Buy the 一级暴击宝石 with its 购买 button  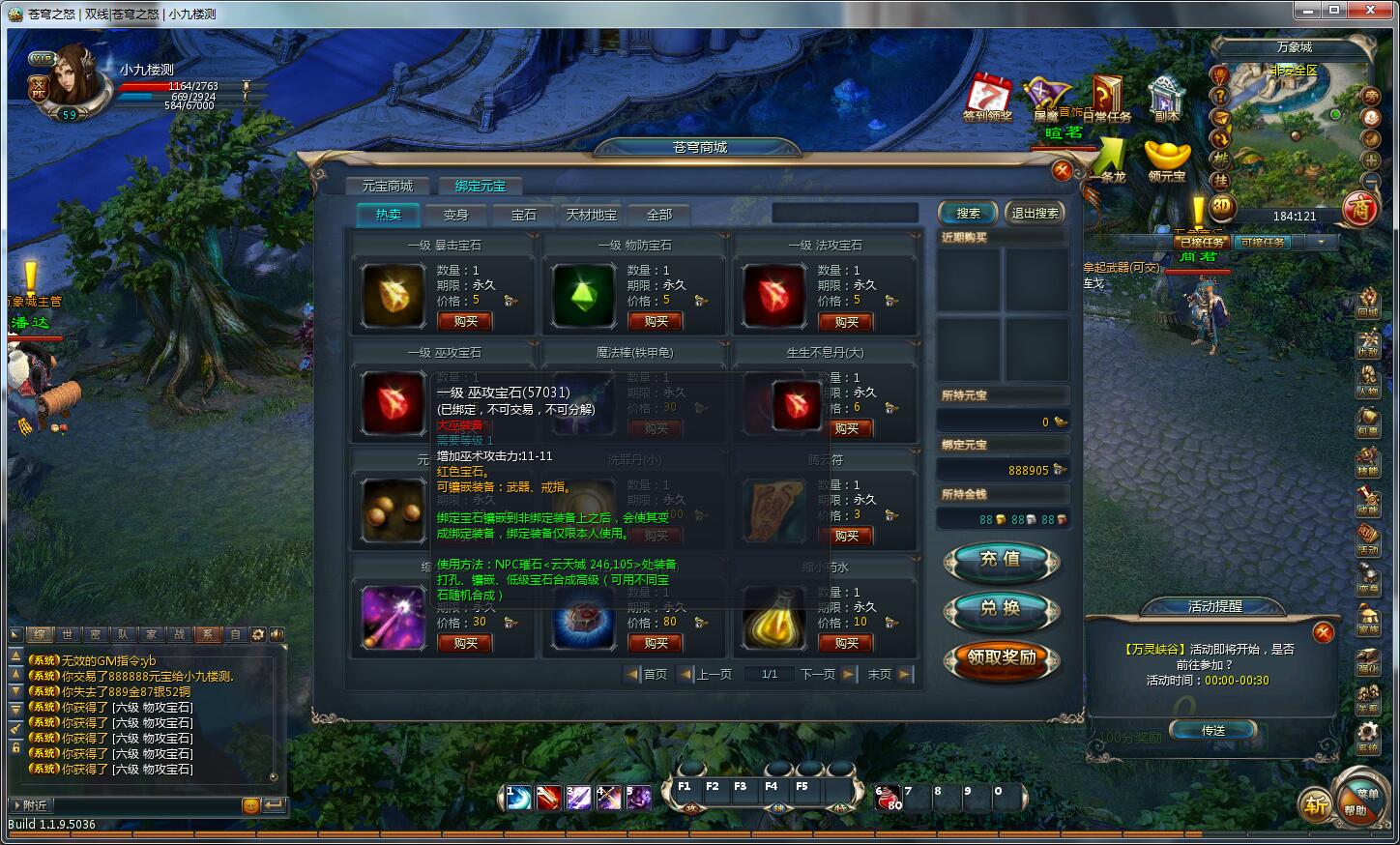[x=464, y=321]
